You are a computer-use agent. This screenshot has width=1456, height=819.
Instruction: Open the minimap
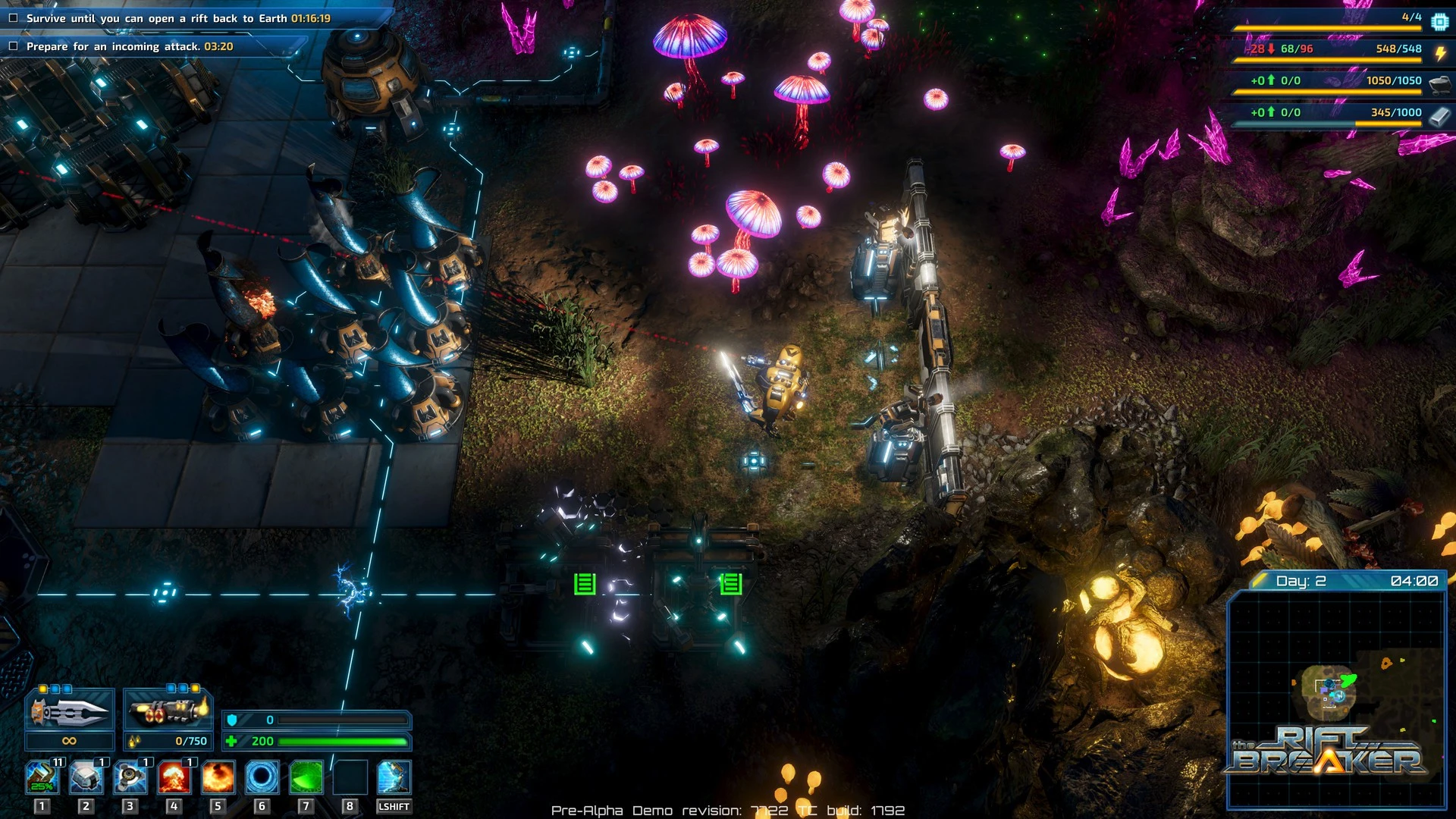click(1336, 694)
